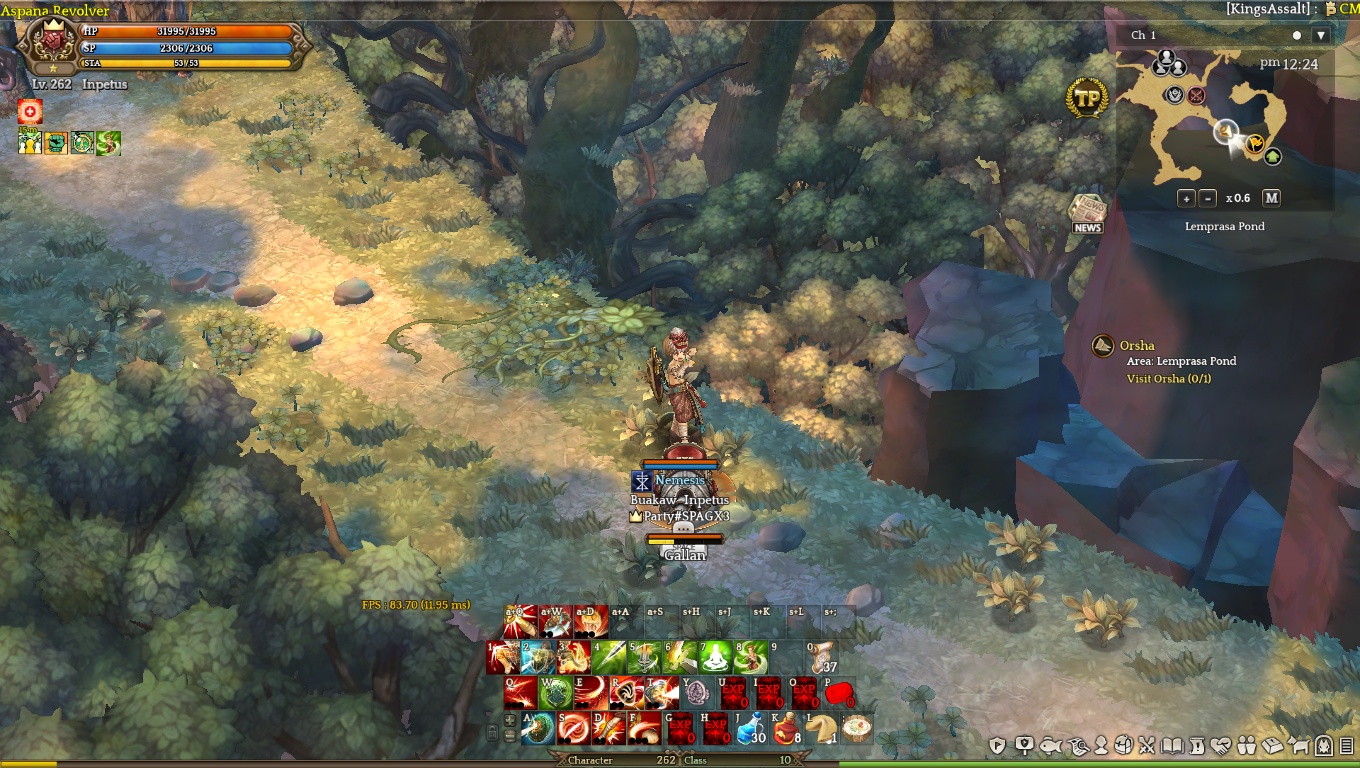The width and height of the screenshot is (1360, 768).
Task: Select the Orsha quest tracker entry
Action: click(x=1138, y=346)
